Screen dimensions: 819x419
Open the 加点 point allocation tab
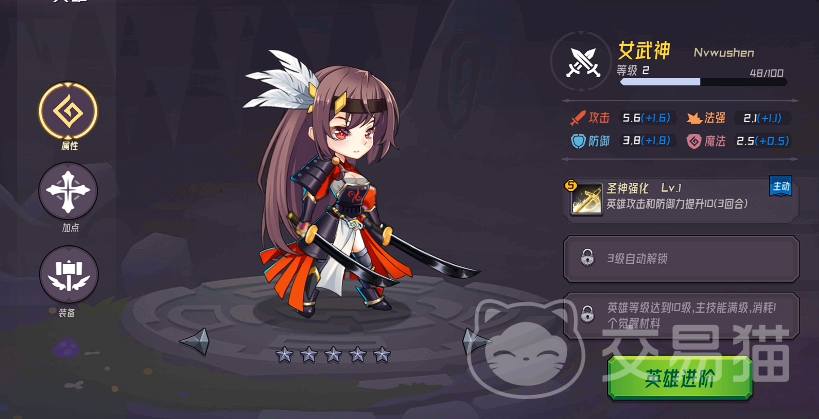coord(68,191)
